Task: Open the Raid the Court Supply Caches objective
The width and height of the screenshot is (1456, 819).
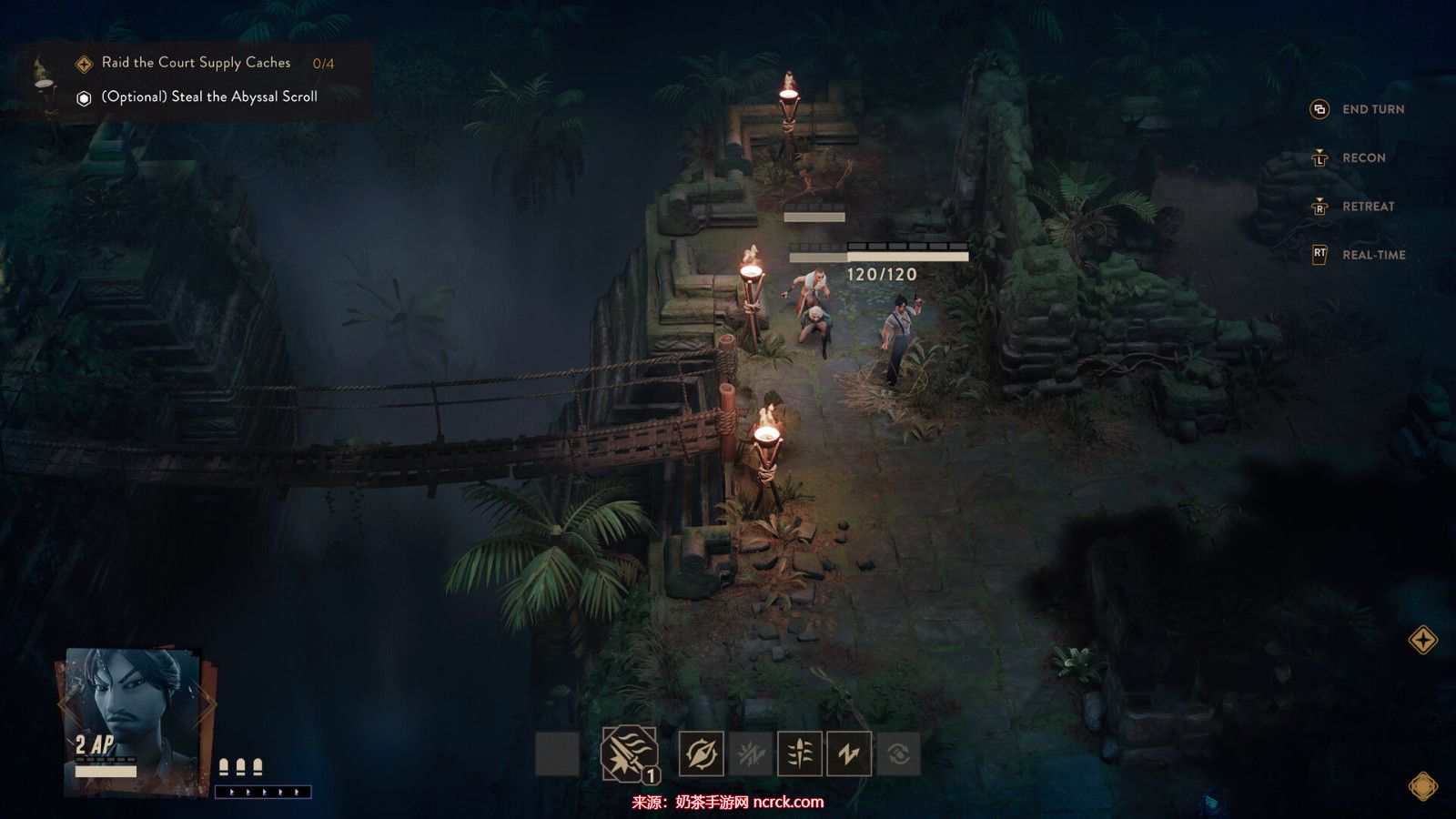Action: click(196, 63)
